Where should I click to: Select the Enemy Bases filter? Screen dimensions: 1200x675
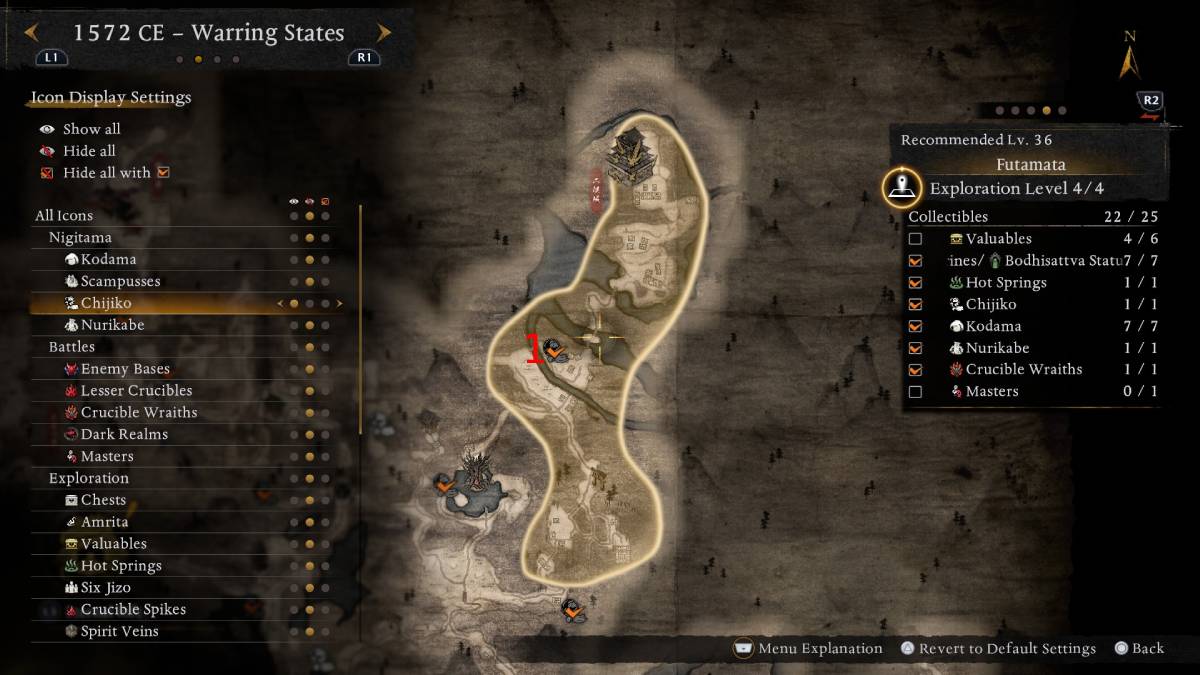(x=125, y=369)
